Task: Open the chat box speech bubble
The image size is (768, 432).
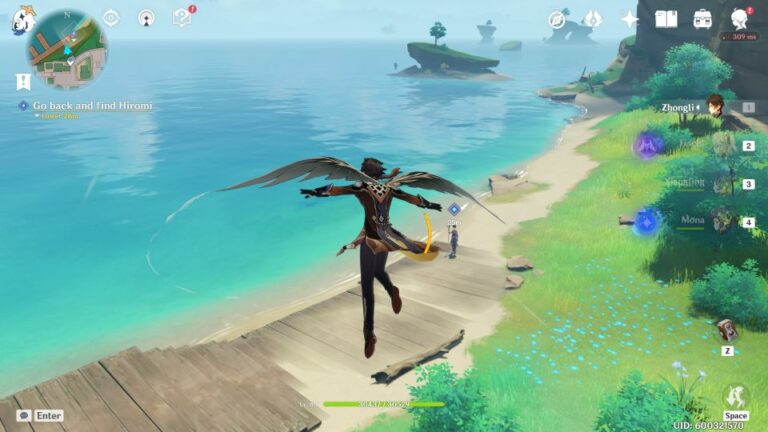Action: coord(23,415)
